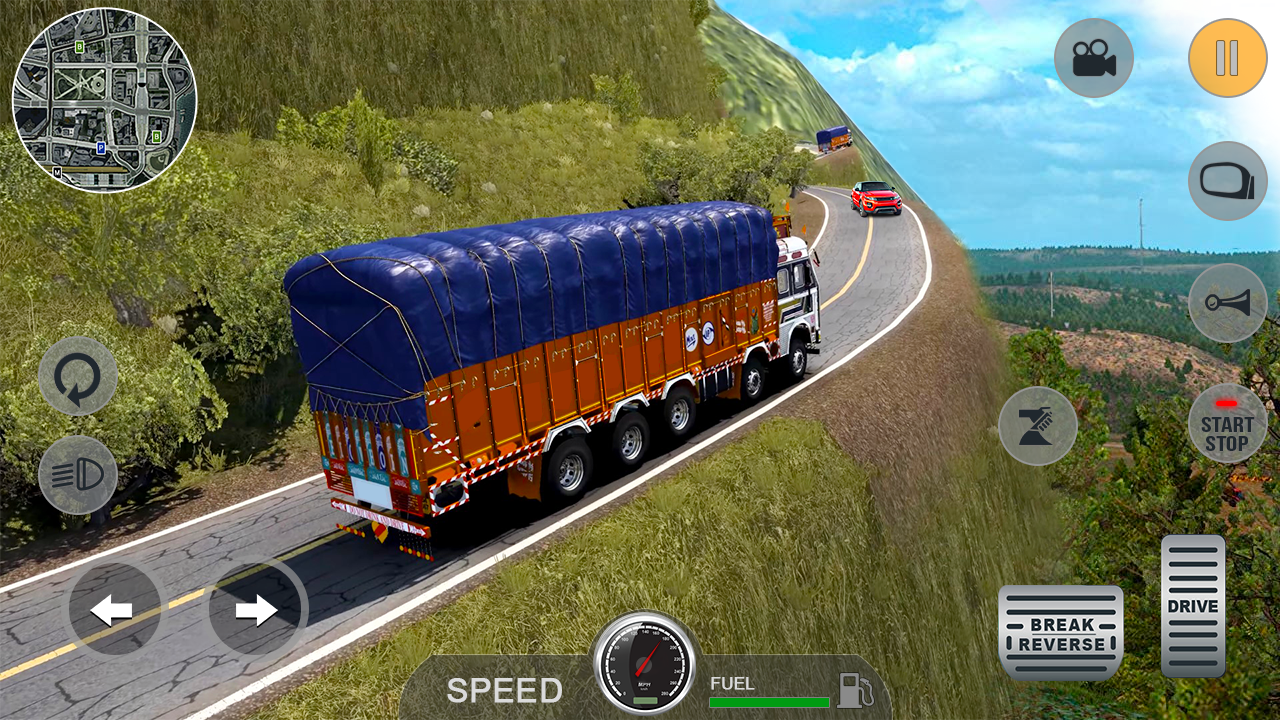The image size is (1280, 720).
Task: Honk the truck horn
Action: (x=1228, y=303)
